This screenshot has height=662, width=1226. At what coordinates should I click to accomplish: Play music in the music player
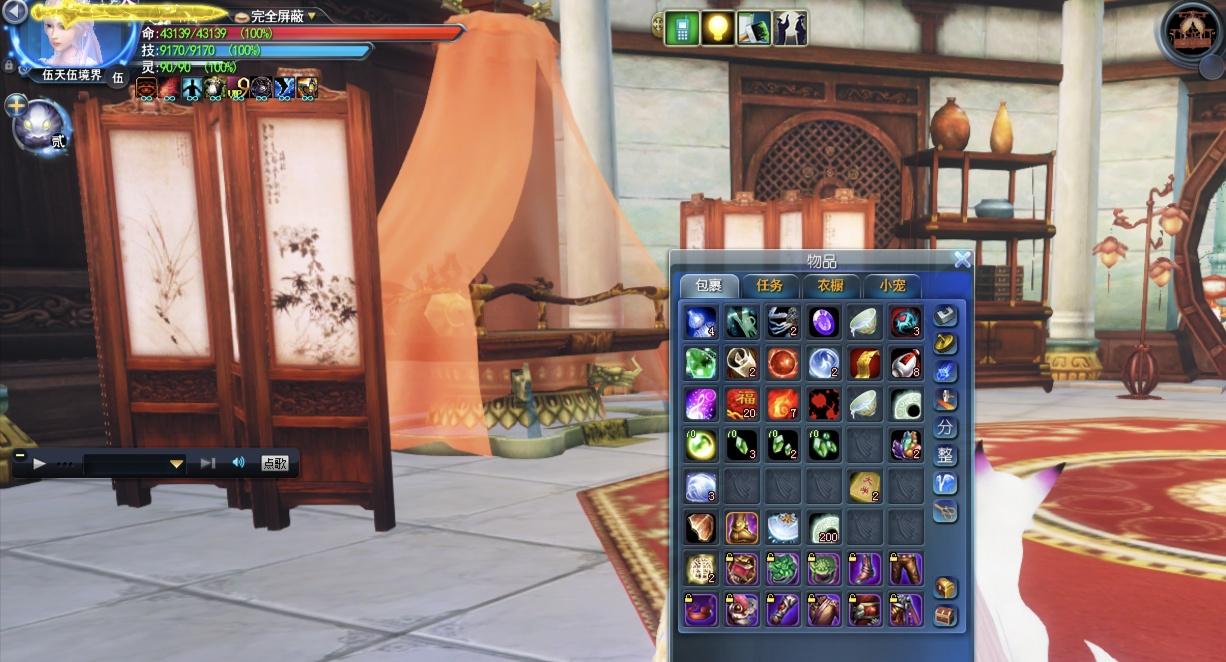[40, 463]
